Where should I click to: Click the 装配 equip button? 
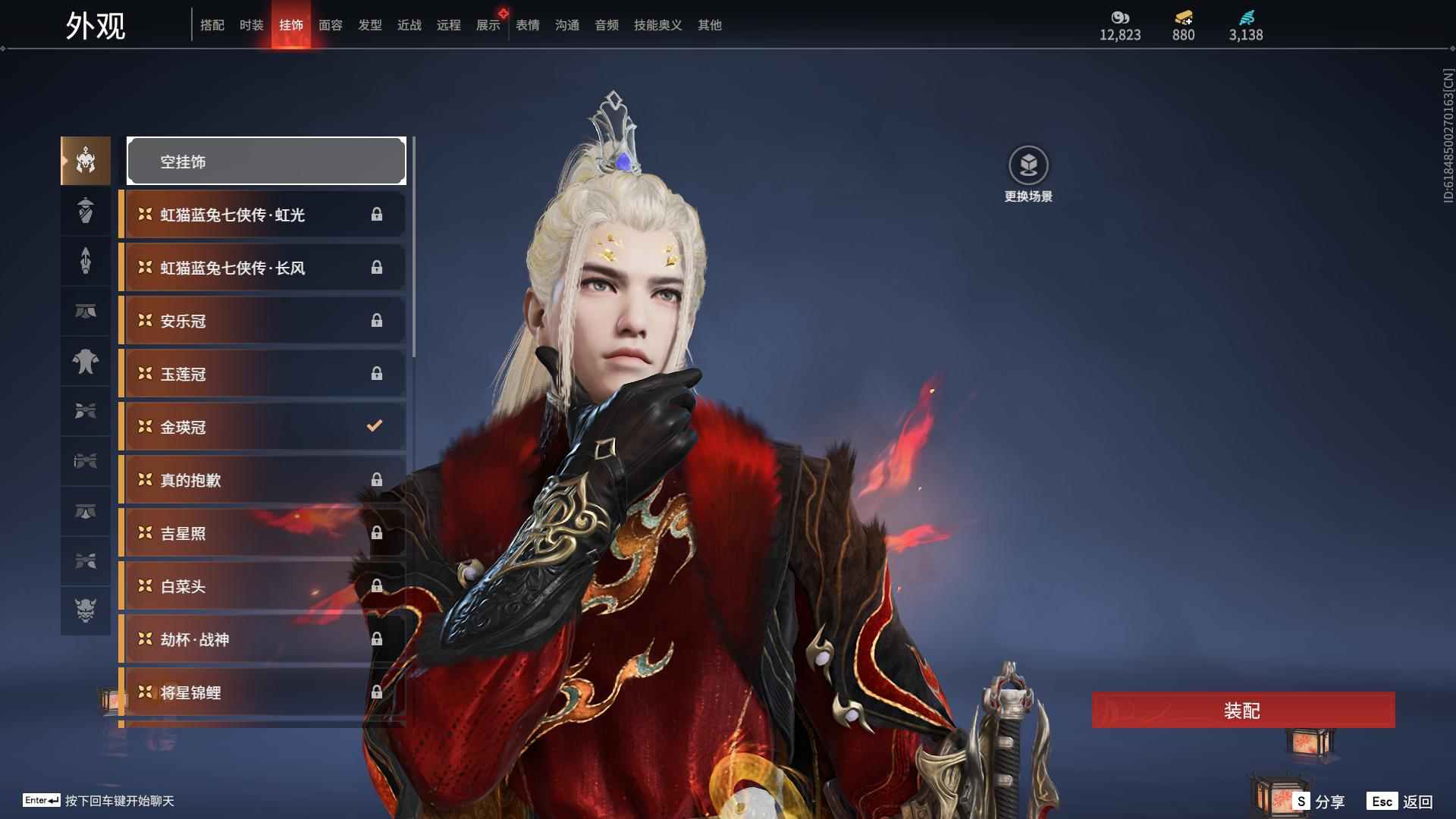pos(1242,711)
